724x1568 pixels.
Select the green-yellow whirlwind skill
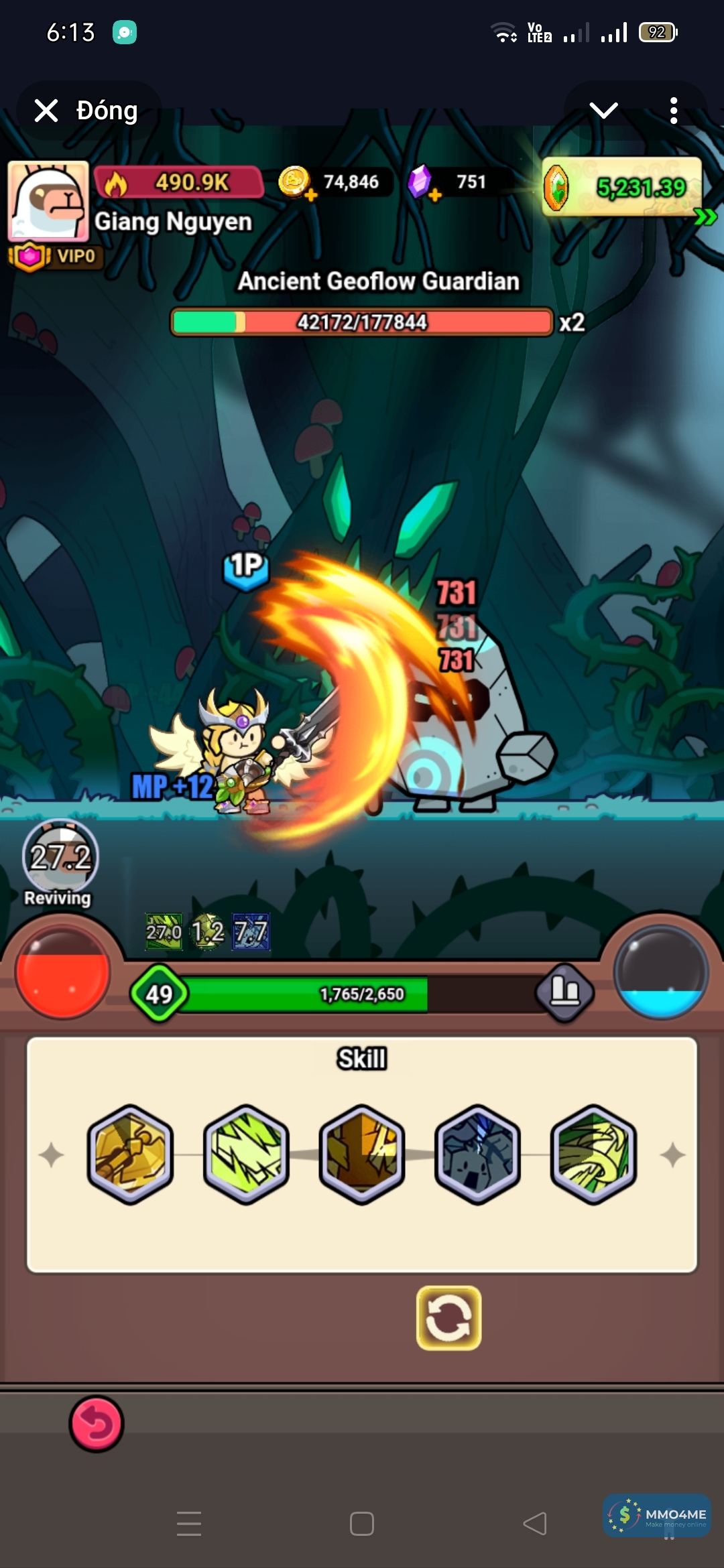[593, 1154]
